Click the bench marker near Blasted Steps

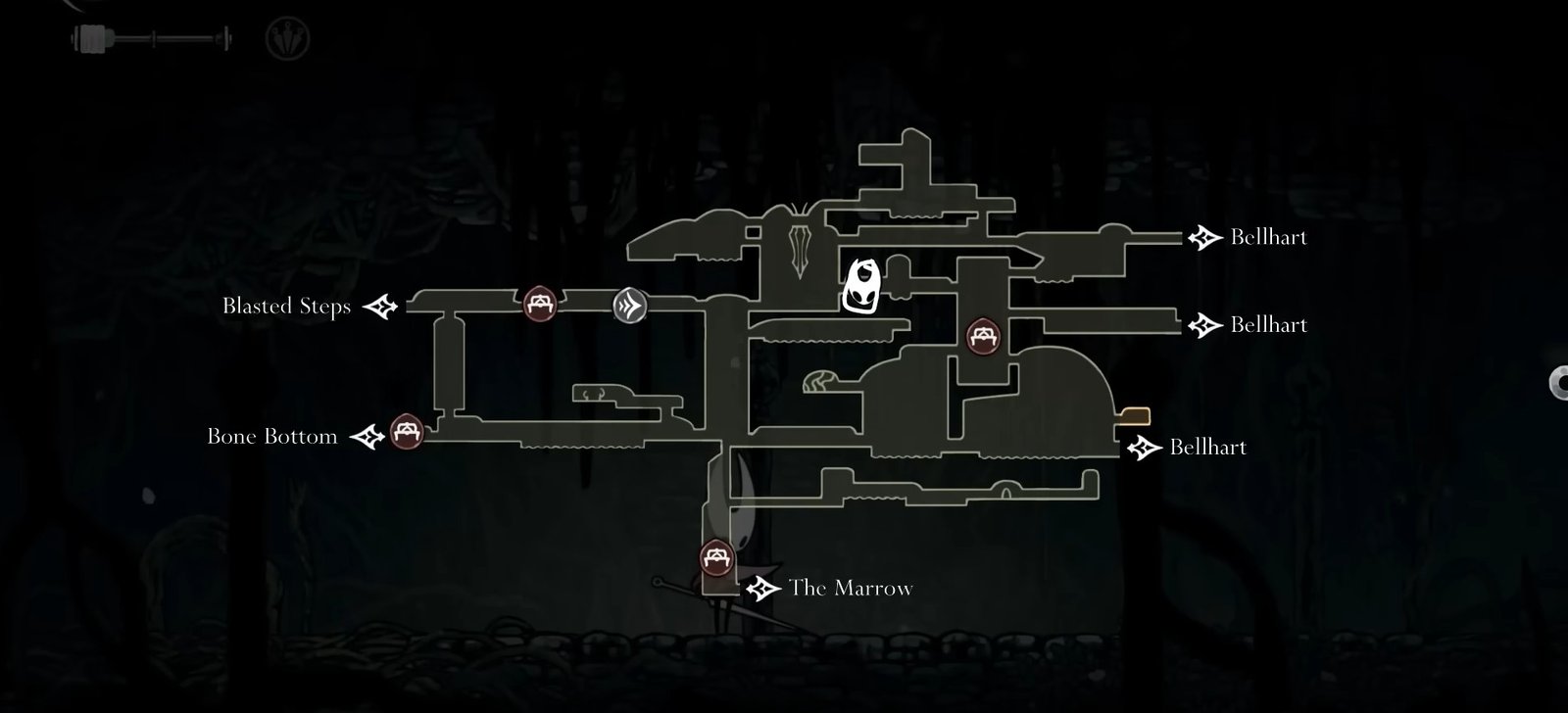pos(538,304)
